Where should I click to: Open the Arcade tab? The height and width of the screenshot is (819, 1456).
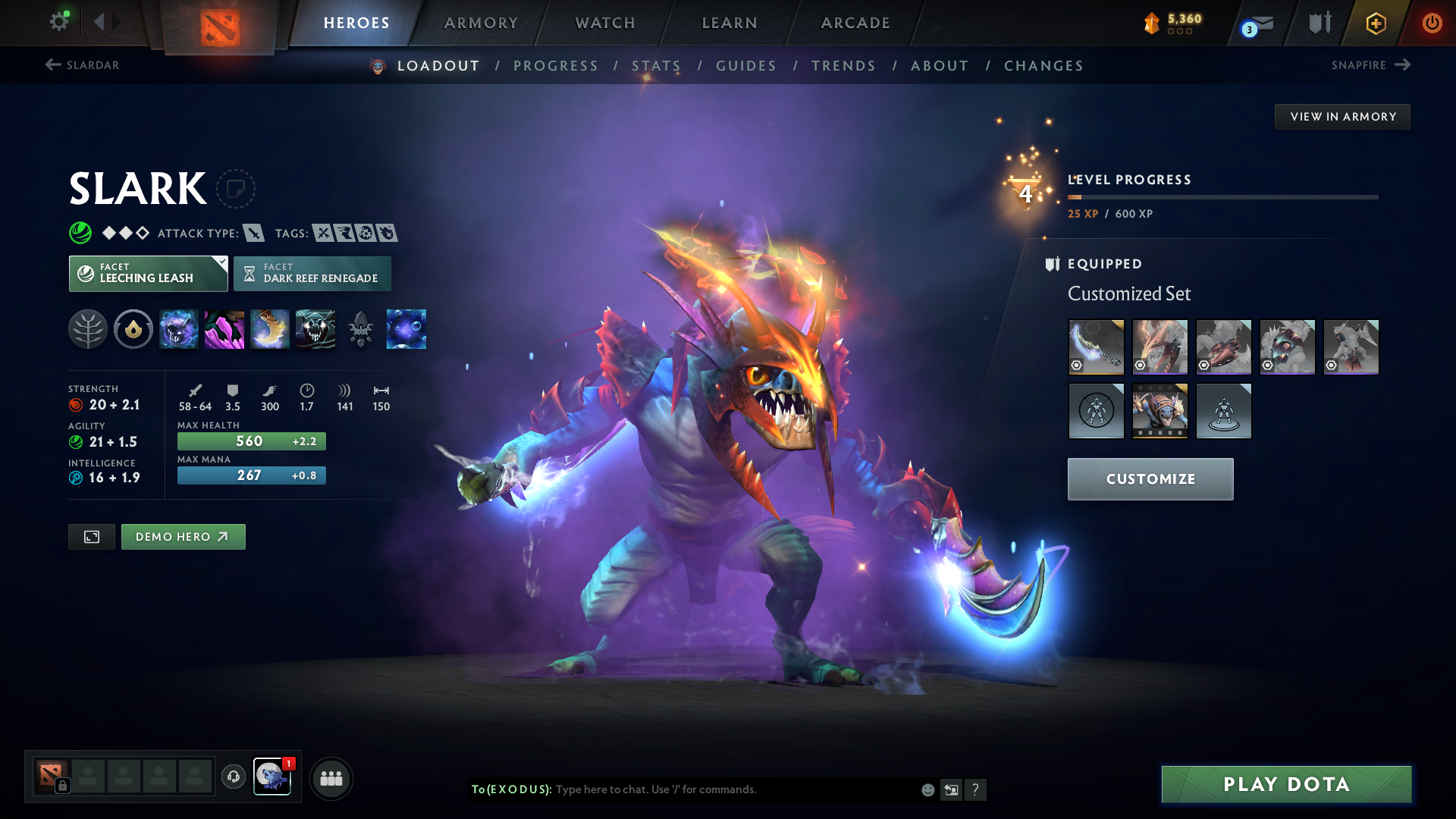(x=855, y=23)
